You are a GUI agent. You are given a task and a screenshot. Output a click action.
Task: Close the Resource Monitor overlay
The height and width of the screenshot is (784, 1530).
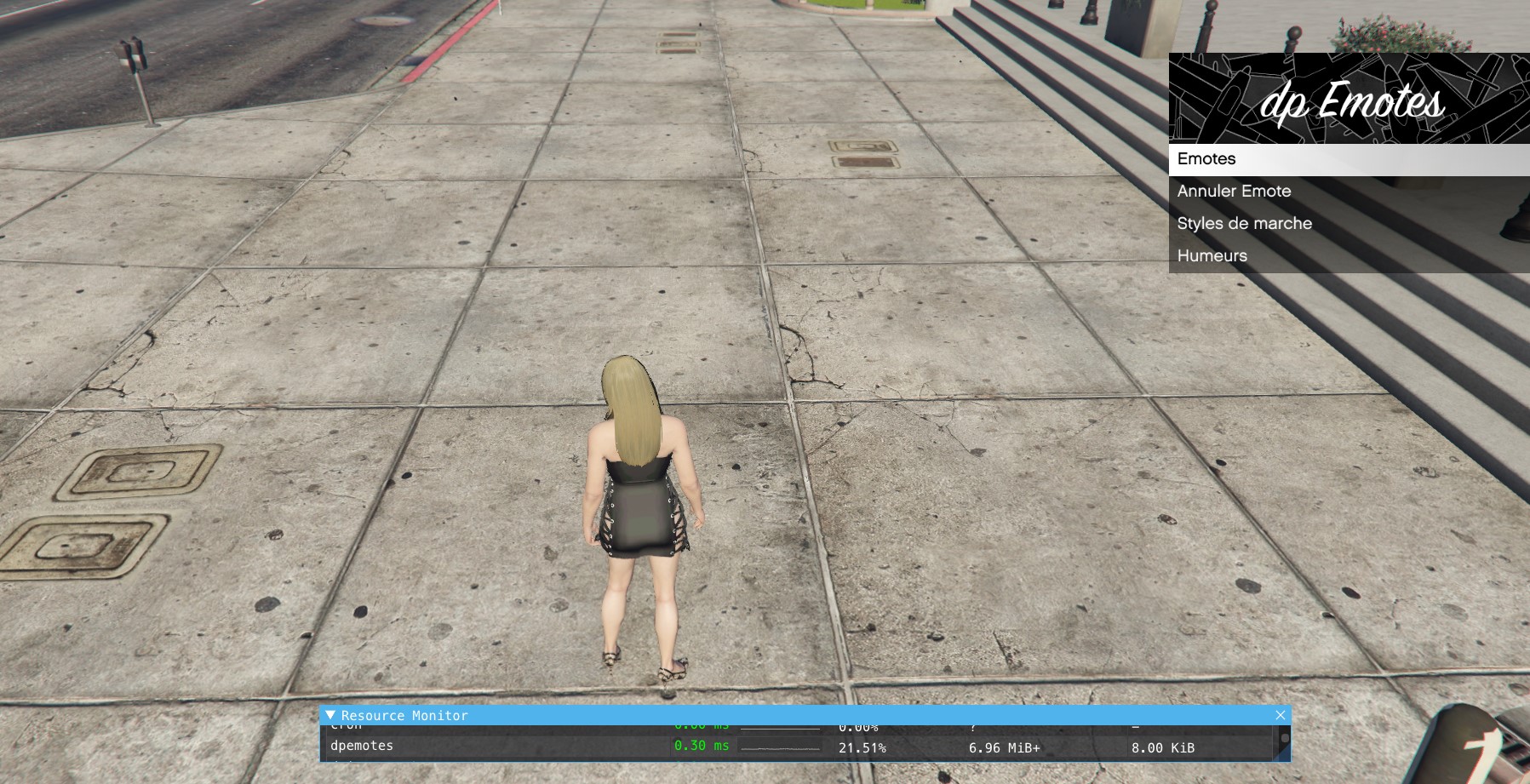1281,715
